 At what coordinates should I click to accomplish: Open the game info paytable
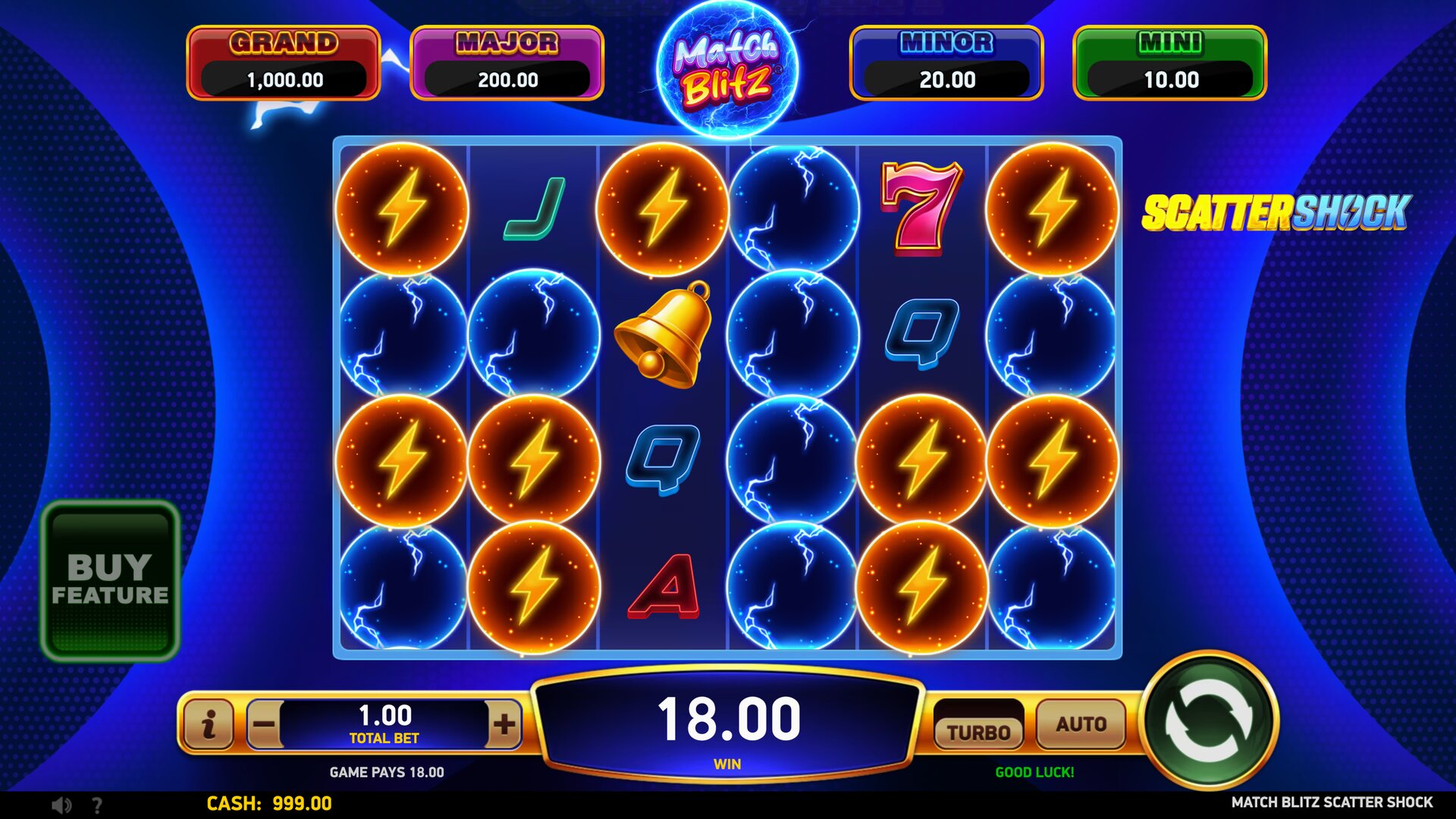tap(209, 724)
